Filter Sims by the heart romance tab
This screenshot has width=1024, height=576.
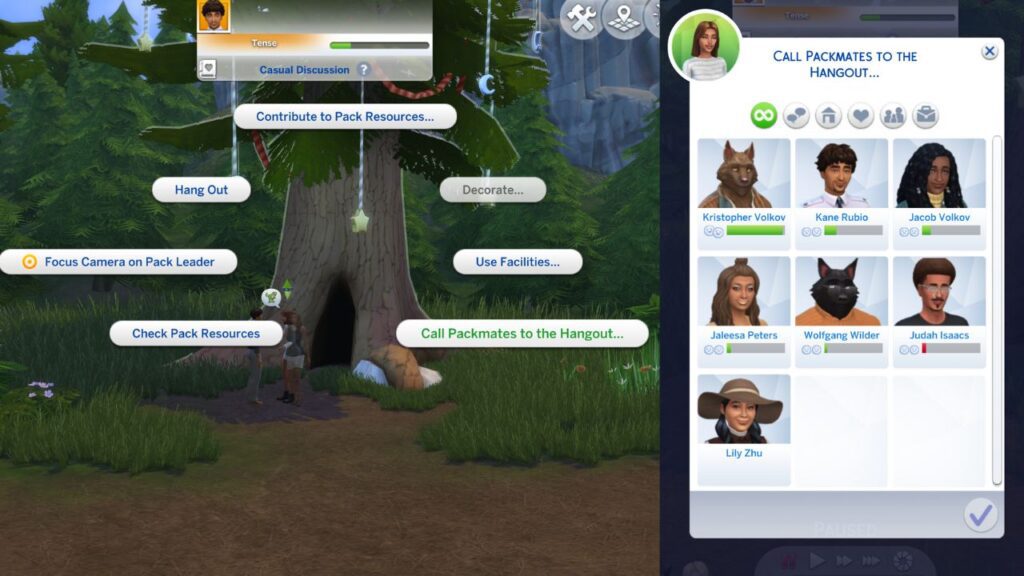coord(861,116)
